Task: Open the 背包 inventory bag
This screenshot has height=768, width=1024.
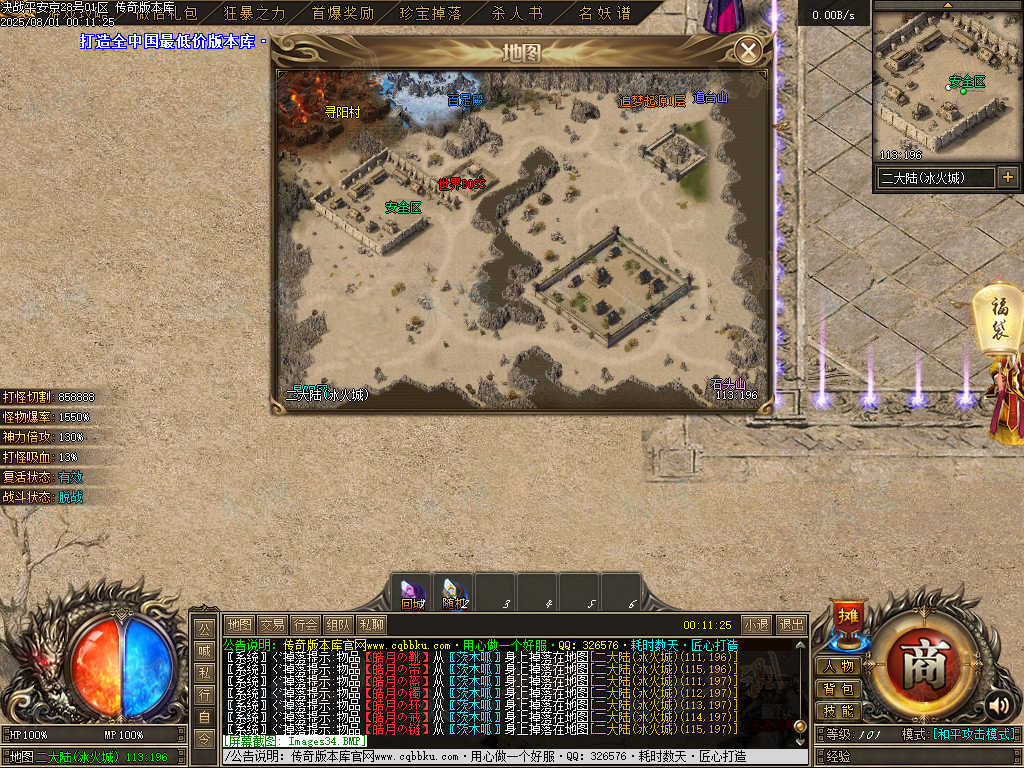Action: pyautogui.click(x=839, y=689)
